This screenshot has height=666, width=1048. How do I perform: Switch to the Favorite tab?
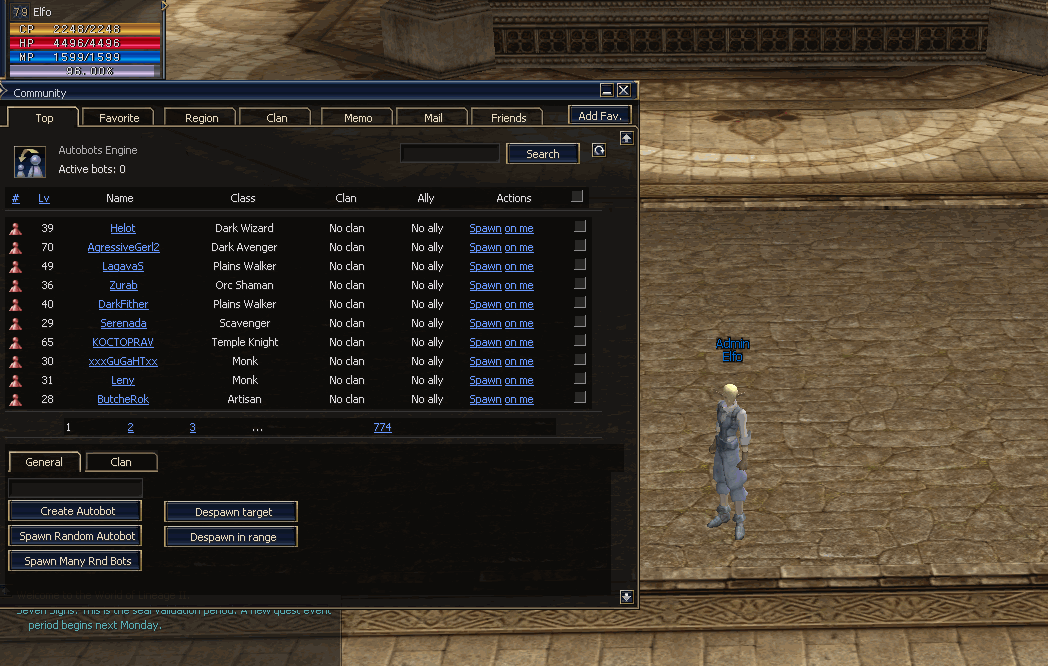(119, 118)
